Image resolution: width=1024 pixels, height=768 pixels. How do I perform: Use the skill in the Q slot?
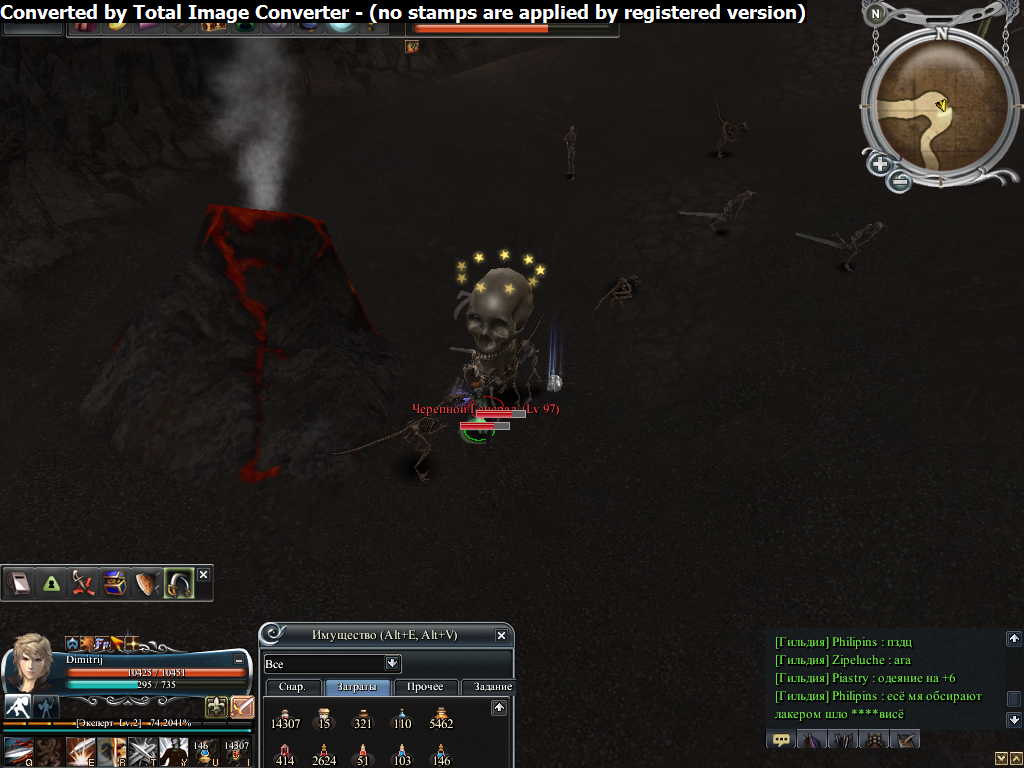pyautogui.click(x=19, y=752)
